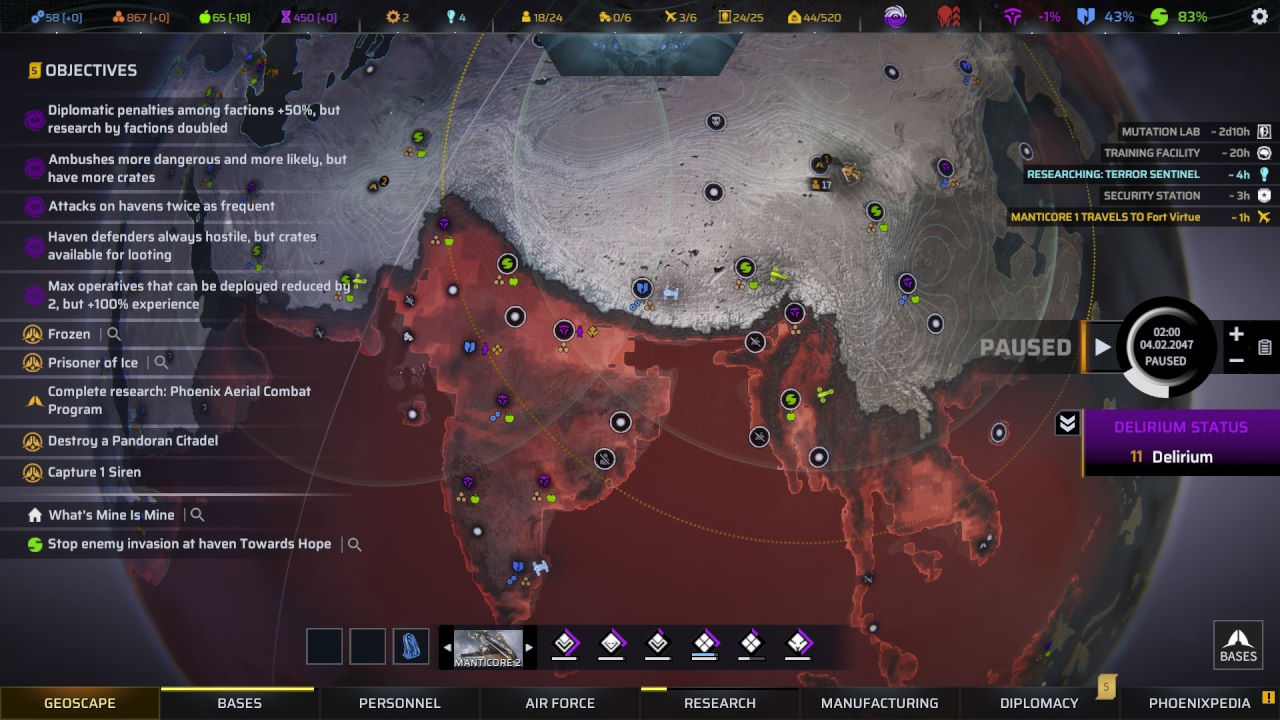
Task: Collapse the Delirium Status panel
Action: tap(1067, 424)
